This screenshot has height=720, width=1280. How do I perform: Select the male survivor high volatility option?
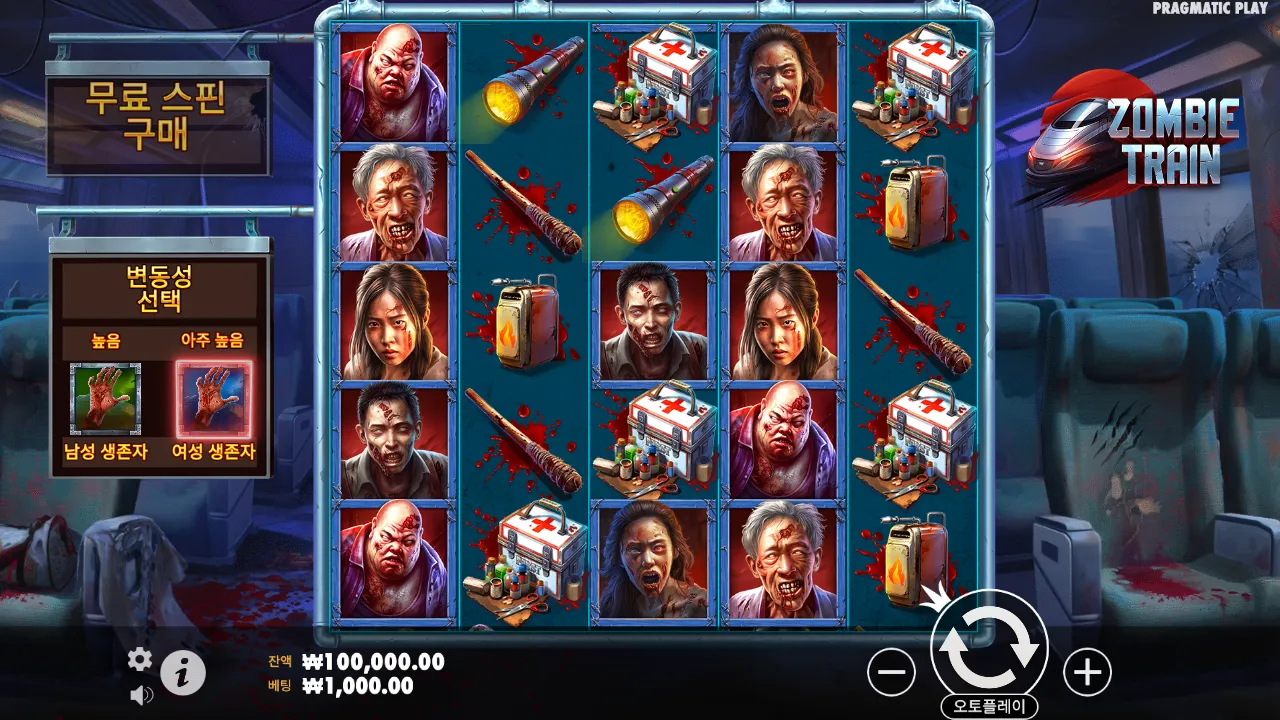tap(105, 400)
